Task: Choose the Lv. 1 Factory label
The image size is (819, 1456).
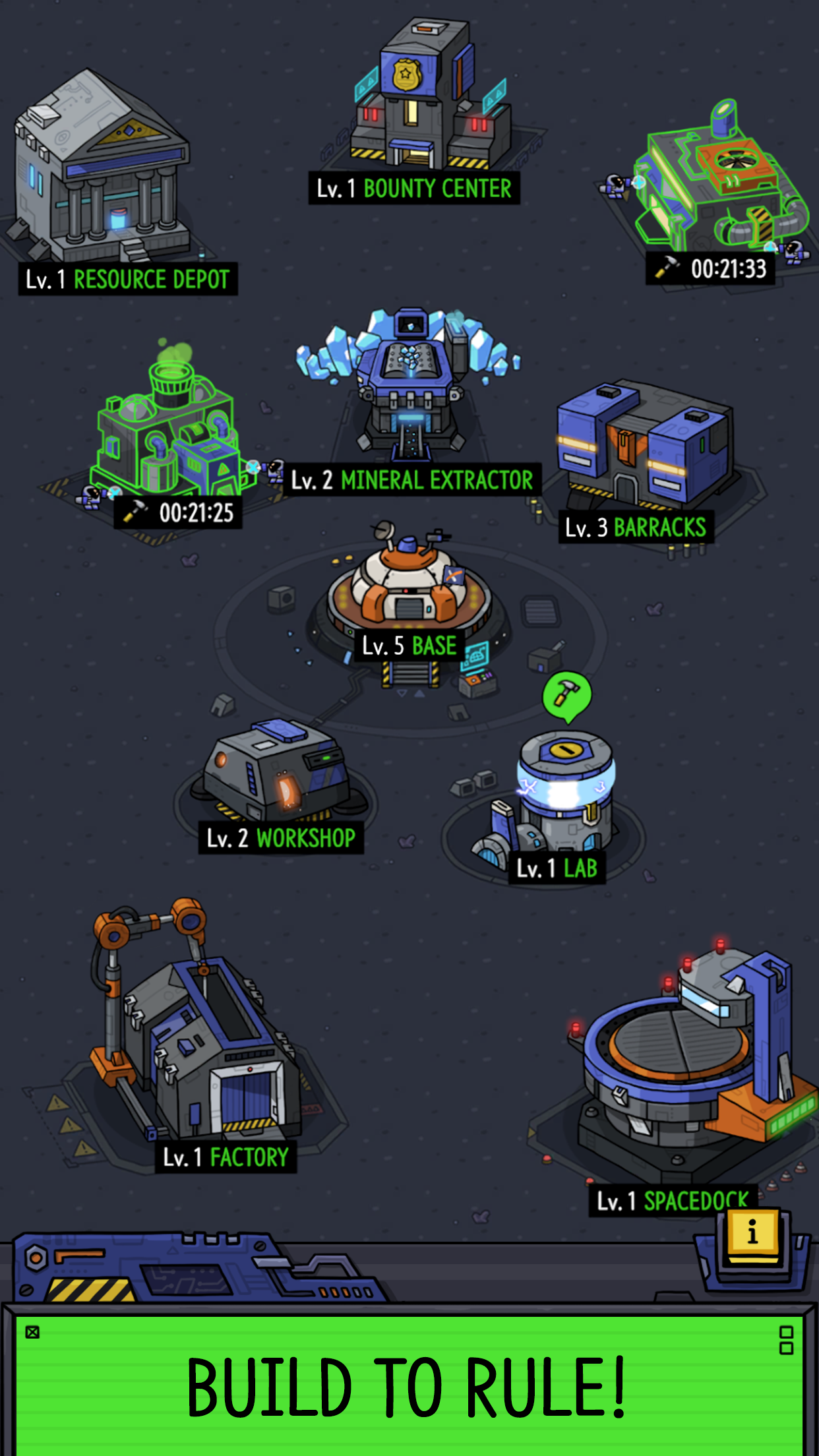Action: pos(226,1157)
